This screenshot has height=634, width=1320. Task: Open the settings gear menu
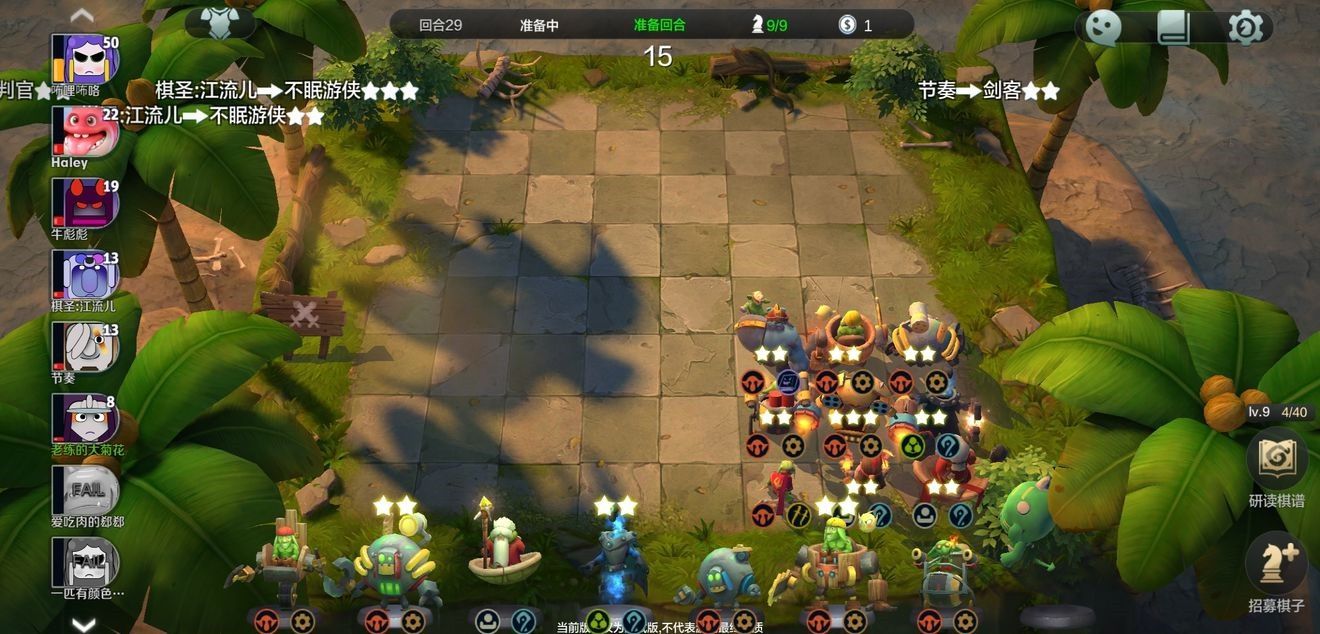(1245, 27)
